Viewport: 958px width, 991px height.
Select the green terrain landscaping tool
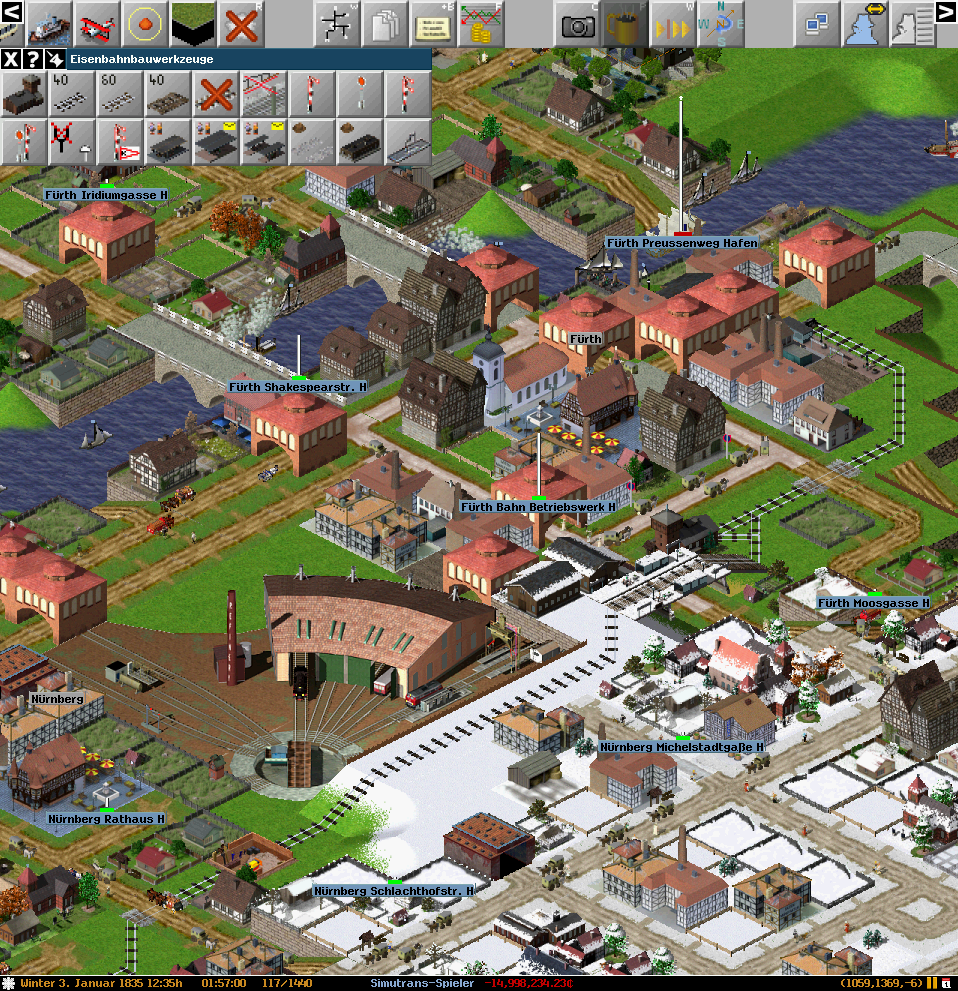pos(194,22)
